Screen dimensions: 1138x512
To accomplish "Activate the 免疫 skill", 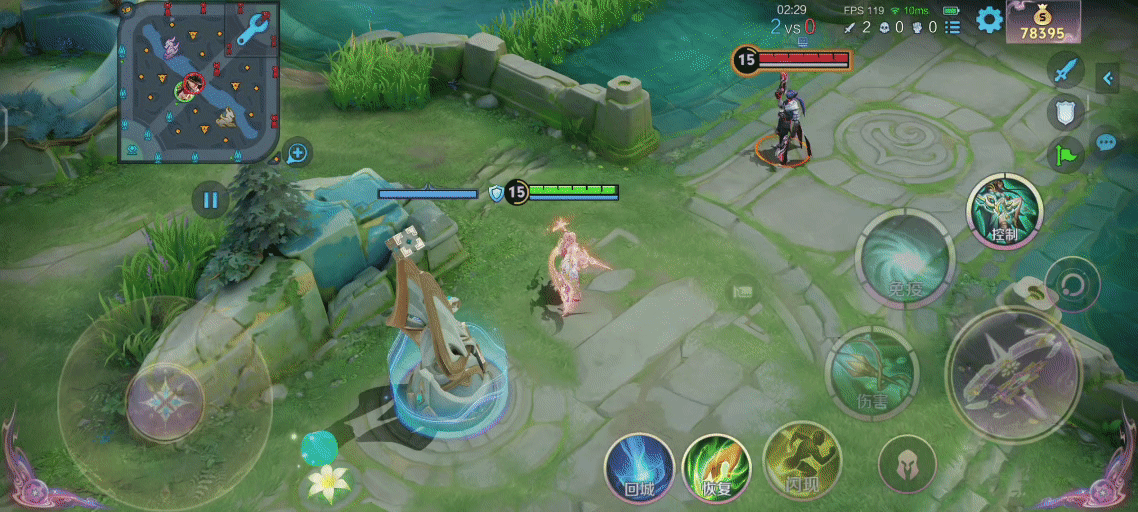I will [x=904, y=259].
